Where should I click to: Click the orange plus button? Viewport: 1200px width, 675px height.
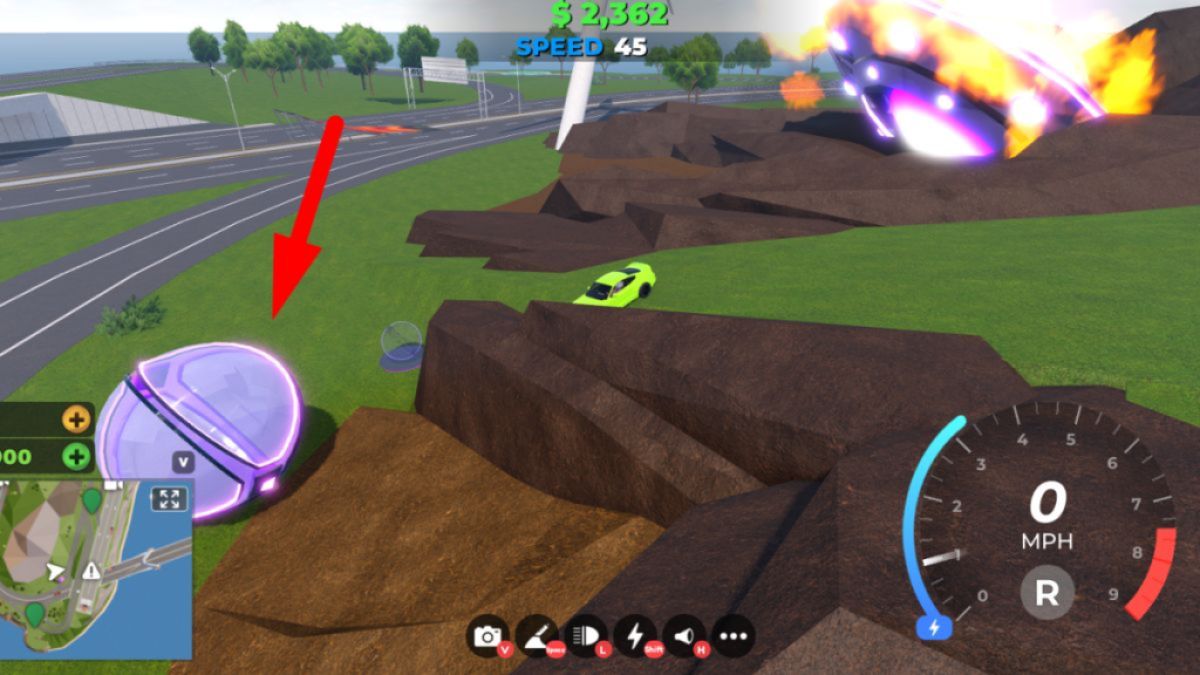[x=76, y=419]
